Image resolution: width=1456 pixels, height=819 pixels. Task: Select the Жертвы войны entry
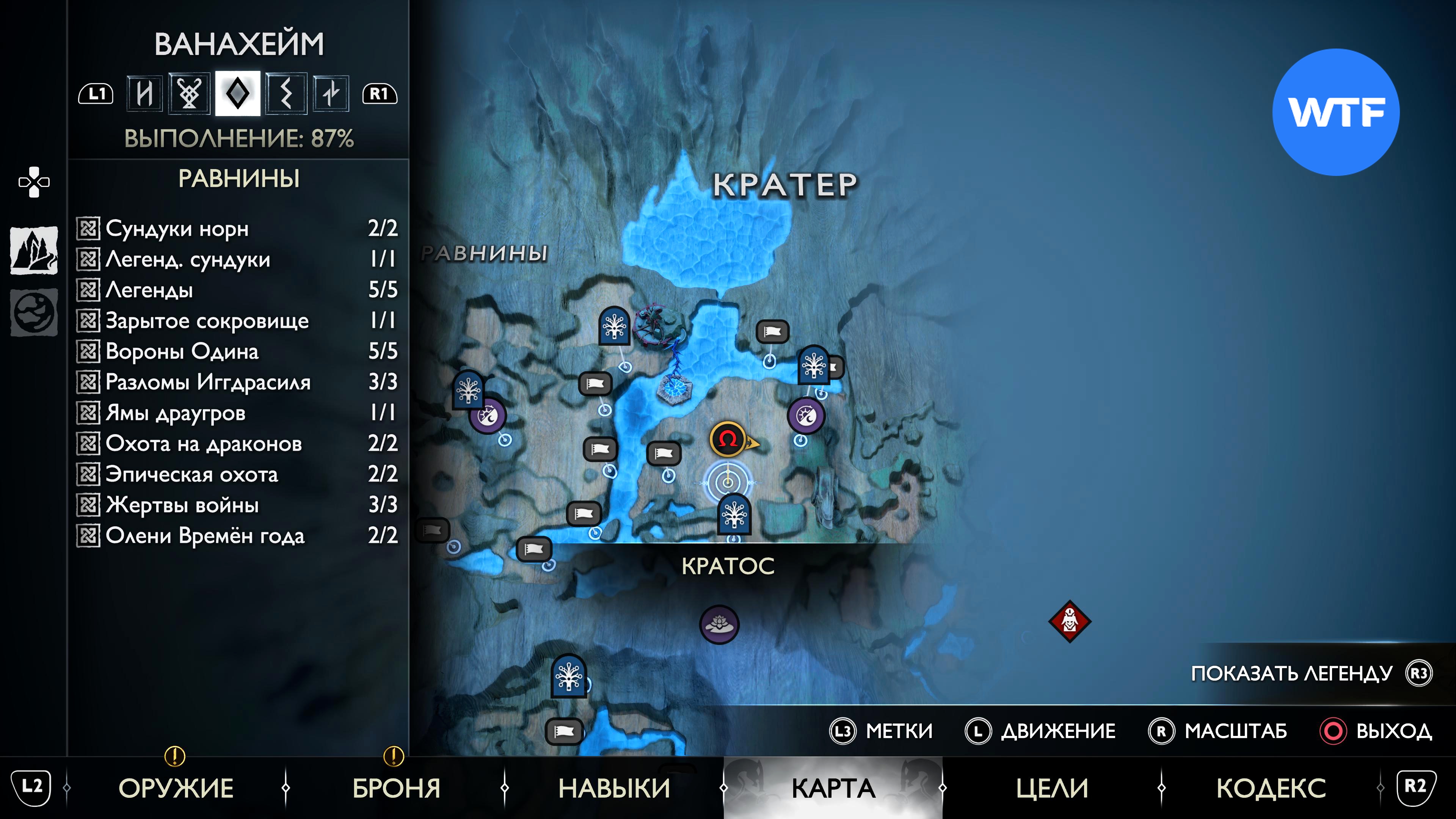[237, 505]
